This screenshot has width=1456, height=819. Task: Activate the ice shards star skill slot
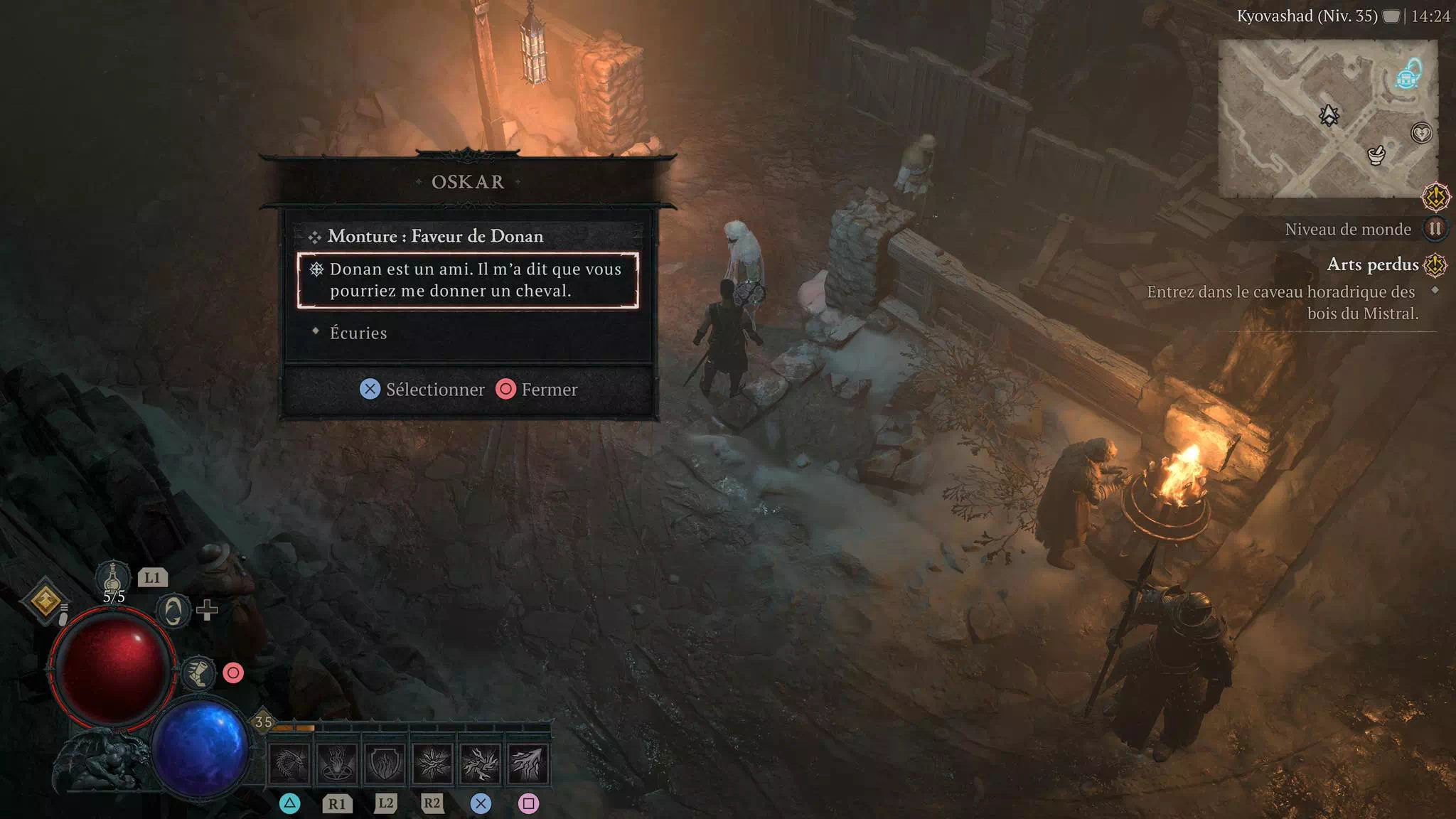[432, 764]
